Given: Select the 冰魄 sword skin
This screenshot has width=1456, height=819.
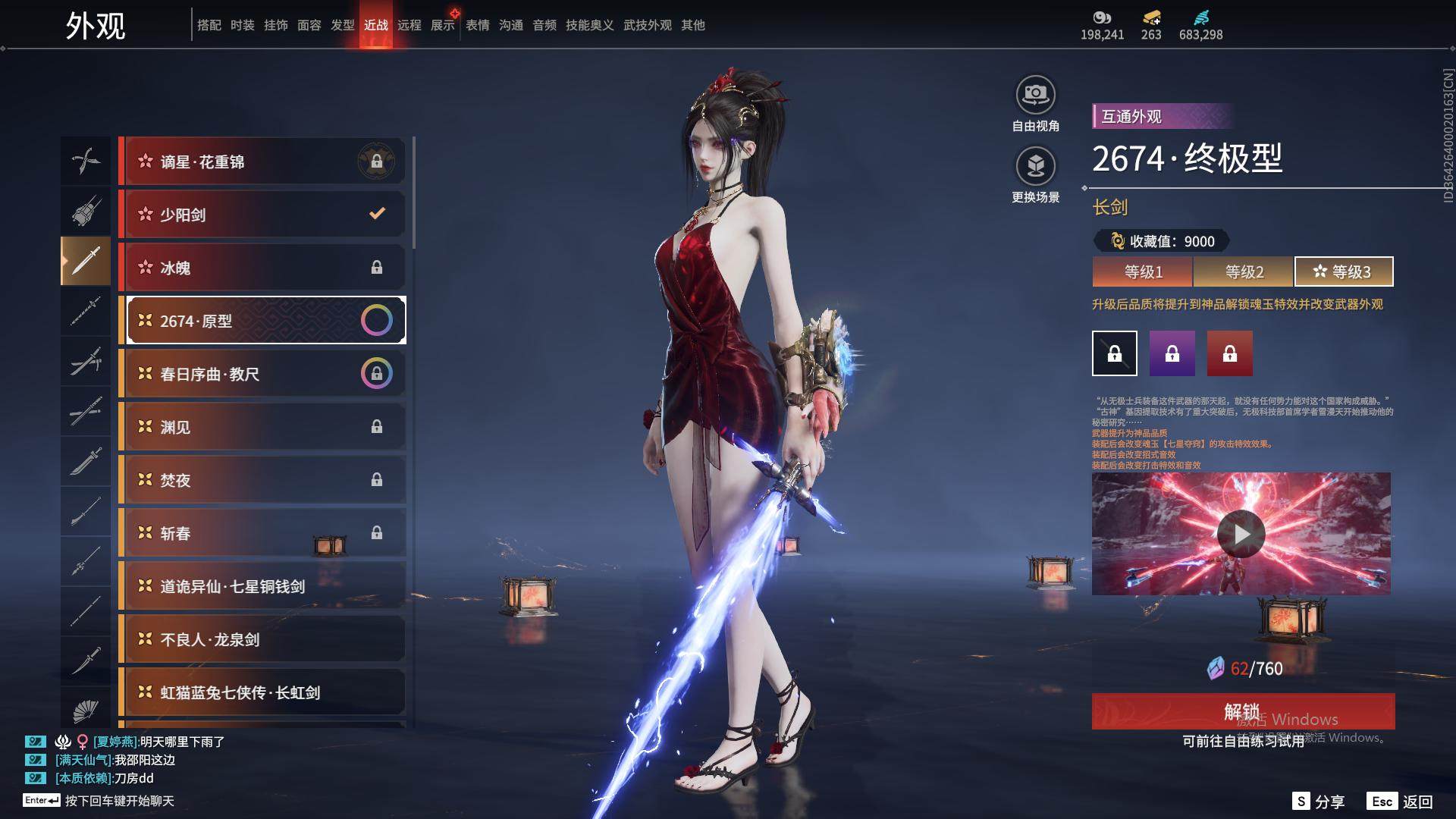Looking at the screenshot, I should click(x=262, y=268).
